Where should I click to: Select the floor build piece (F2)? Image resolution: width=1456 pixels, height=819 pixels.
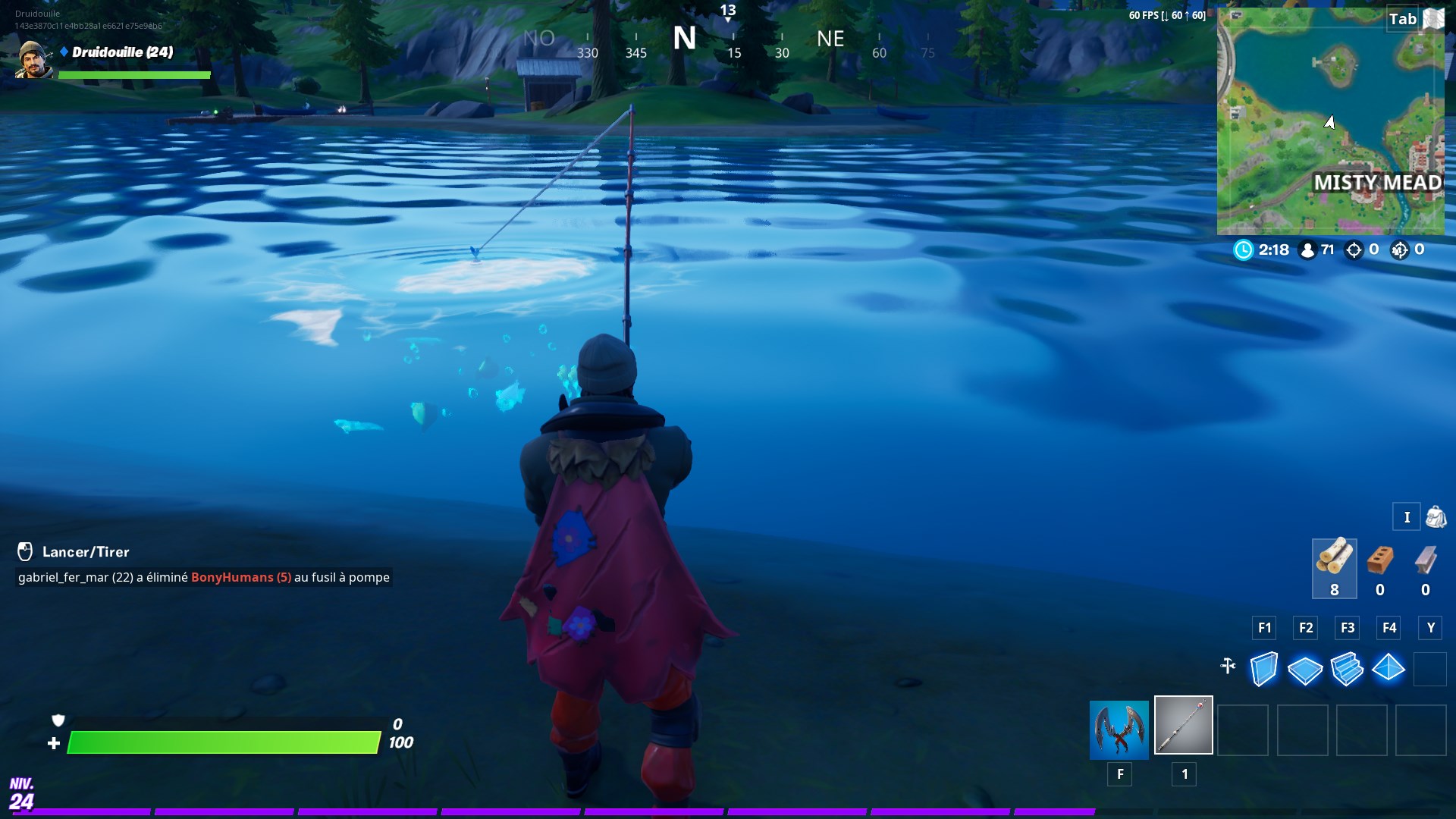(x=1305, y=670)
